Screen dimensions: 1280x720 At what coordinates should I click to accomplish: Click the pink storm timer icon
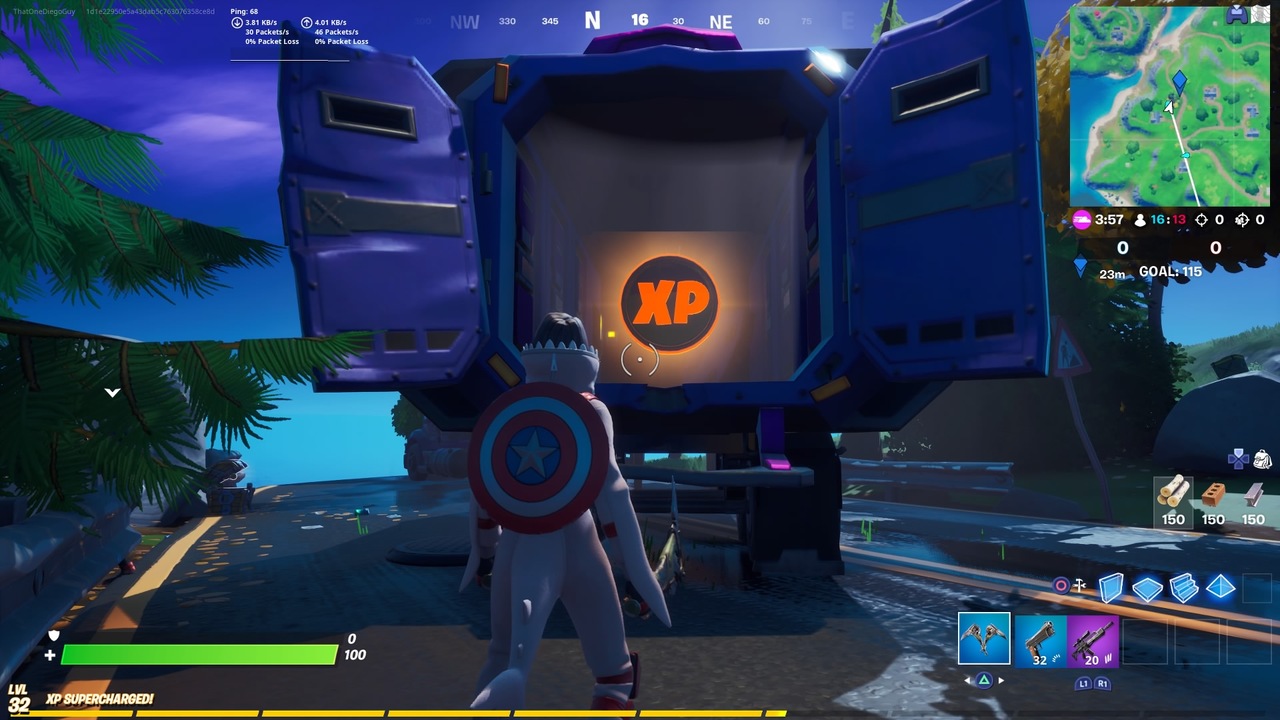coord(1084,221)
